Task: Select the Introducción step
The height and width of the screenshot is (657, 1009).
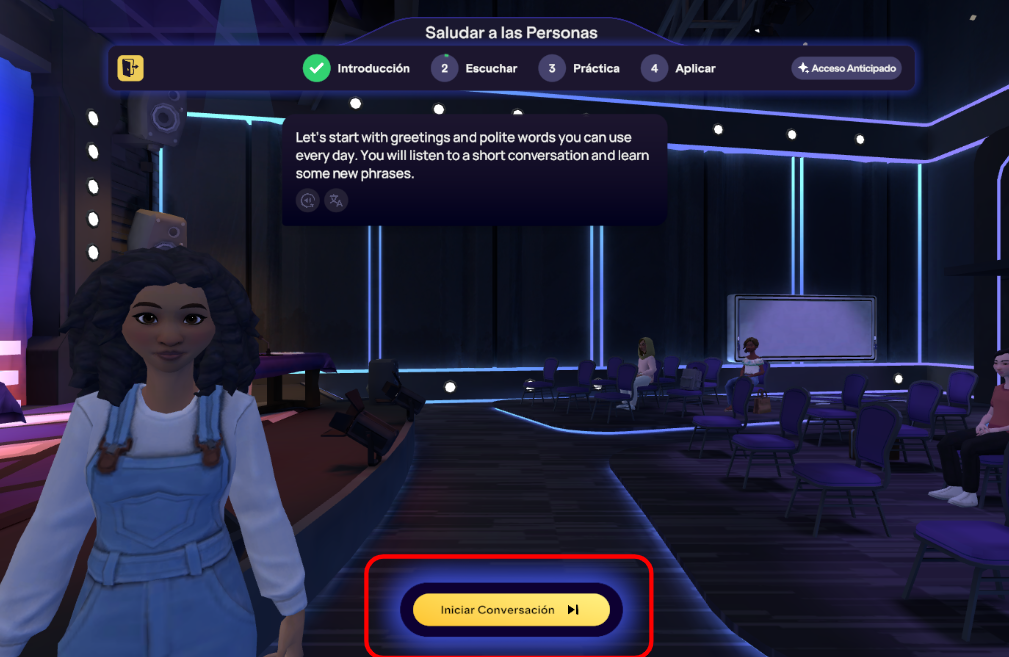Action: tap(357, 69)
